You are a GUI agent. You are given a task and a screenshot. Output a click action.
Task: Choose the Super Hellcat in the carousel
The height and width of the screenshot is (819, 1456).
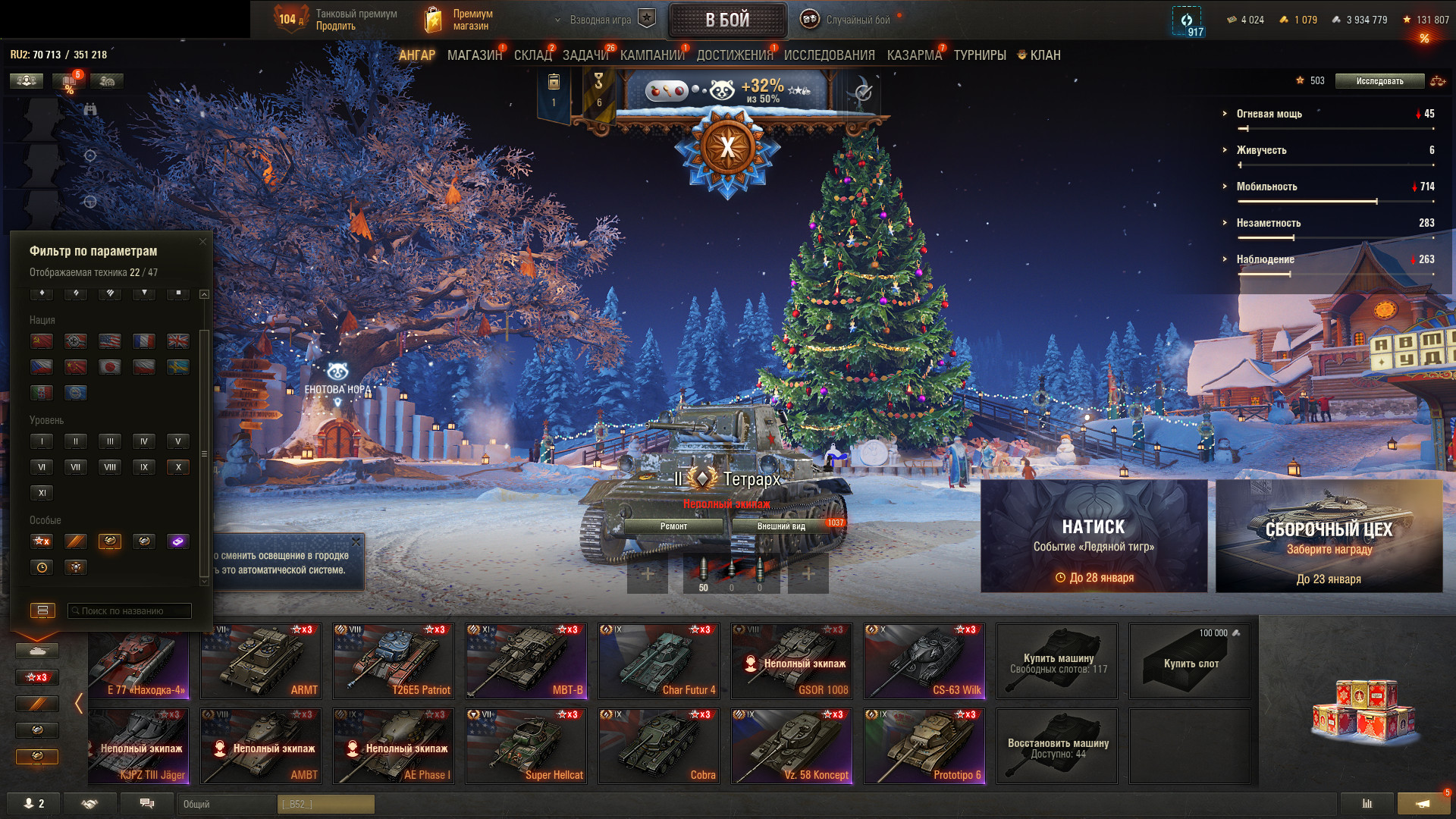pos(526,745)
